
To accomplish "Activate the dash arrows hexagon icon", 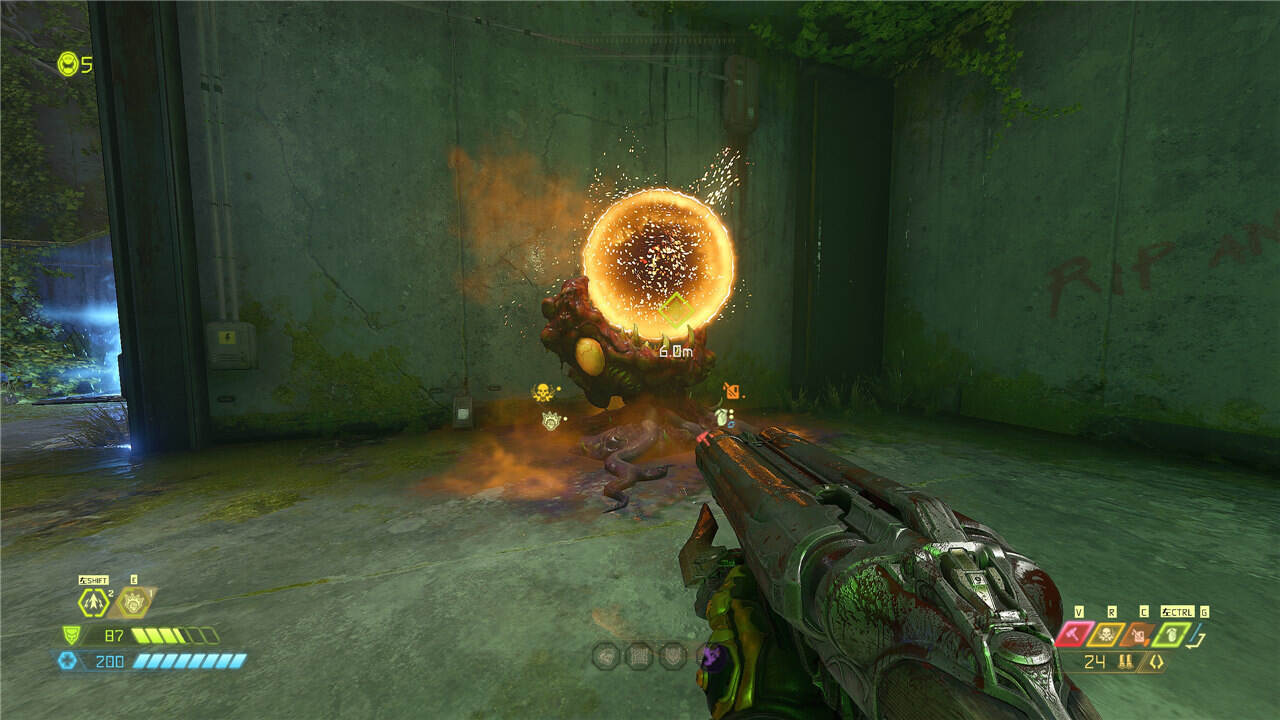I will pos(93,602).
